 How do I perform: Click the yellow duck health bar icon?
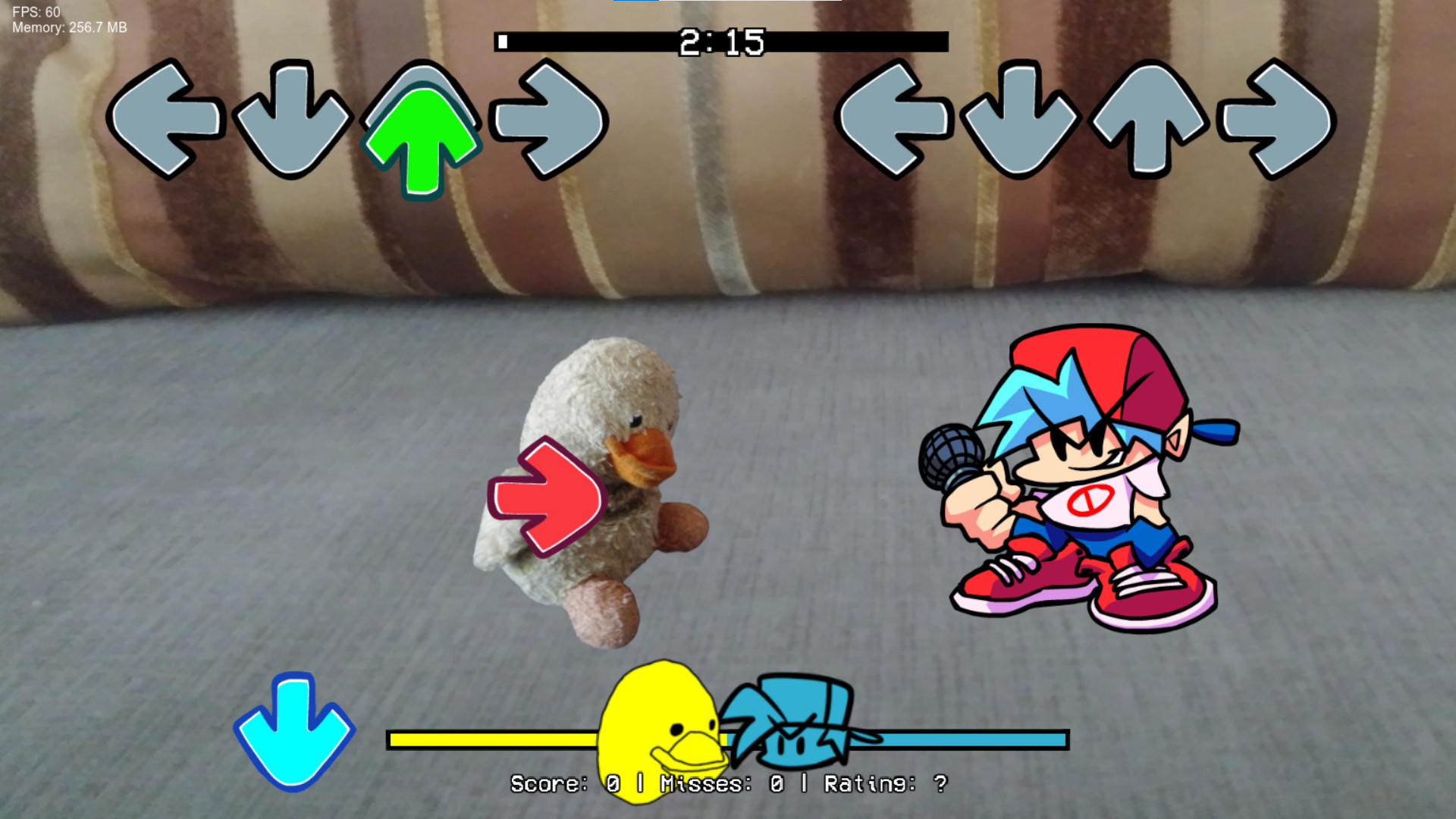[660, 728]
